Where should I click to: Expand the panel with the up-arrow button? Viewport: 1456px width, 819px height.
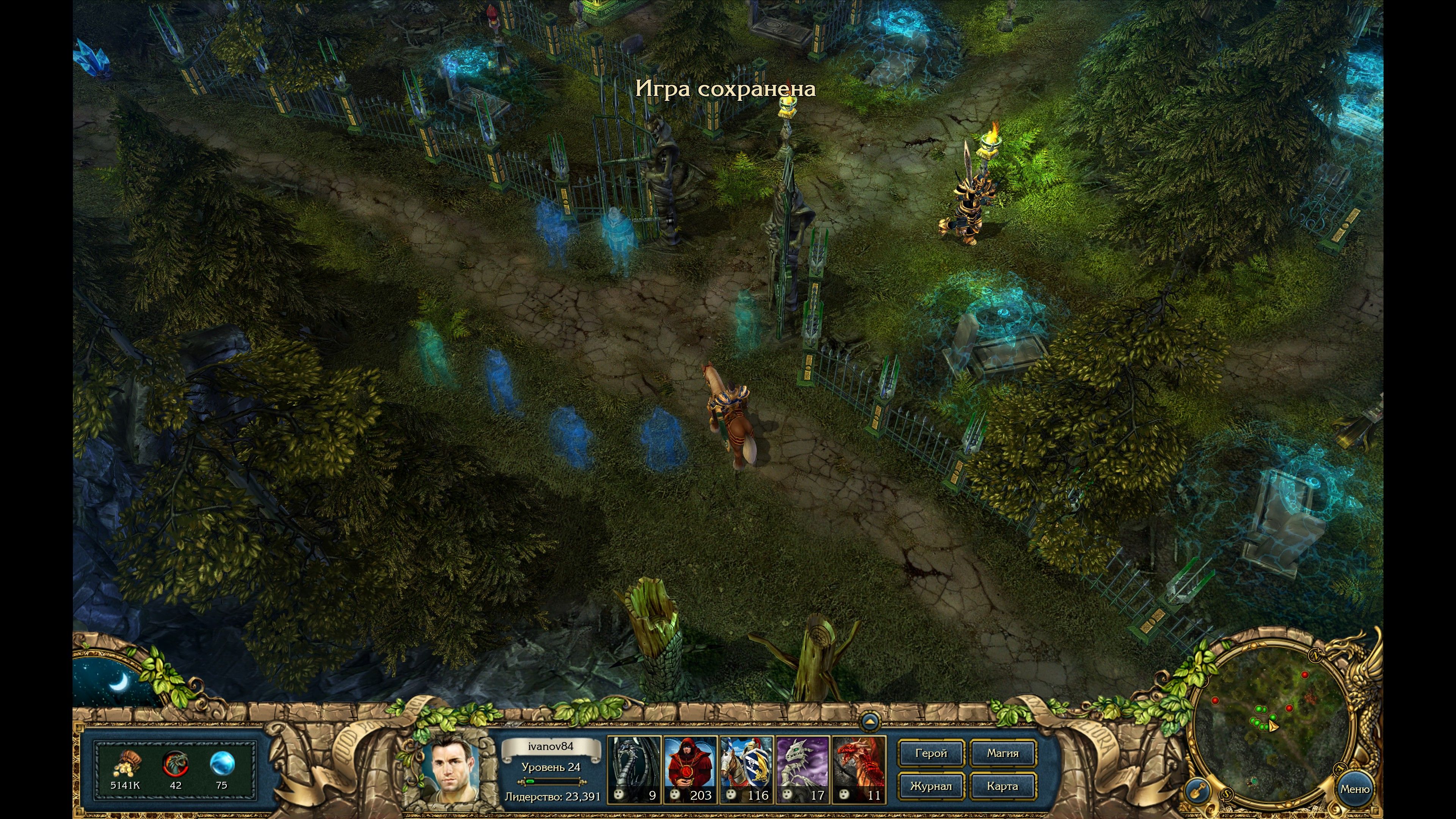click(x=871, y=722)
